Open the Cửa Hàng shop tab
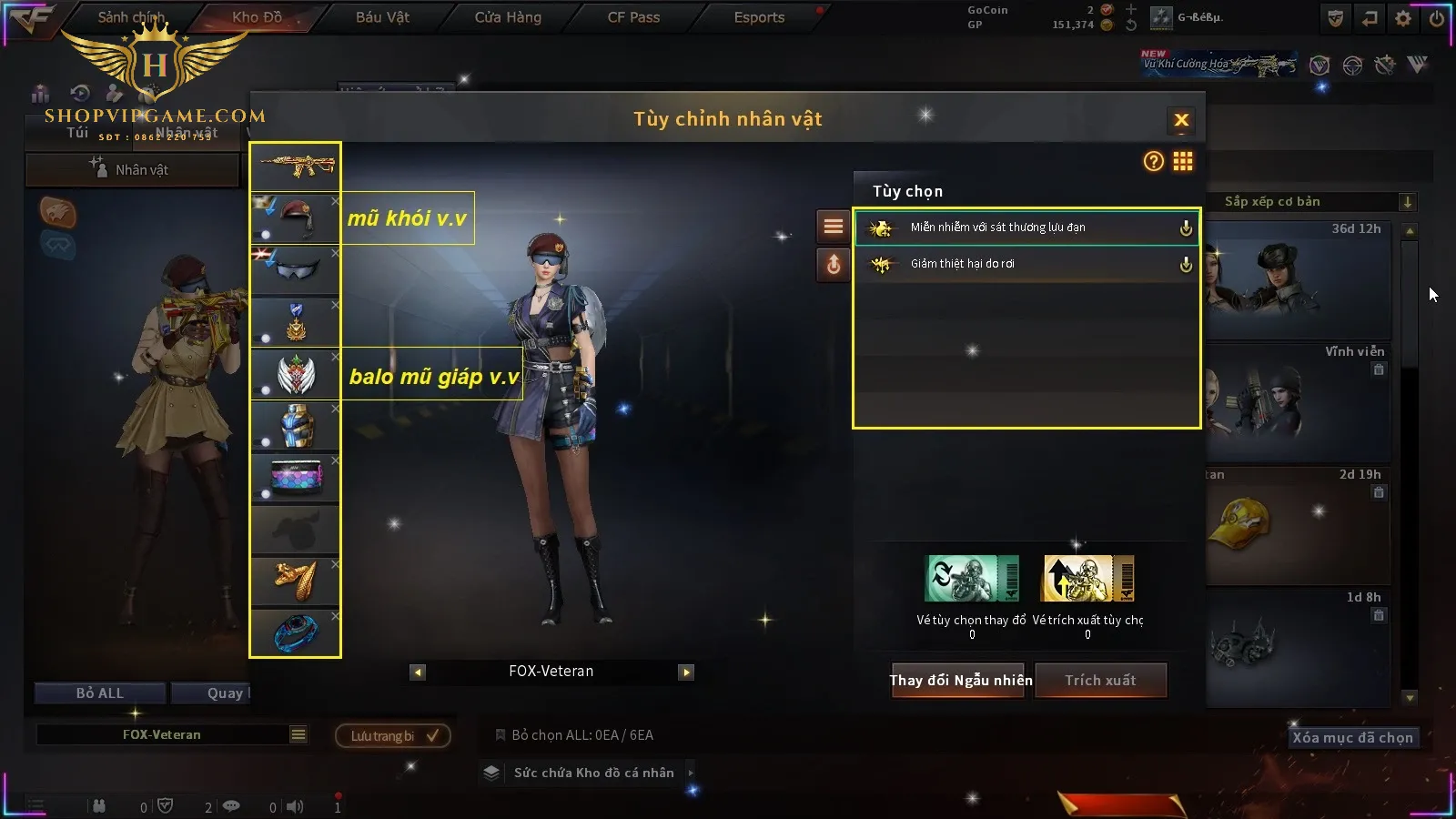The height and width of the screenshot is (819, 1456). [508, 17]
